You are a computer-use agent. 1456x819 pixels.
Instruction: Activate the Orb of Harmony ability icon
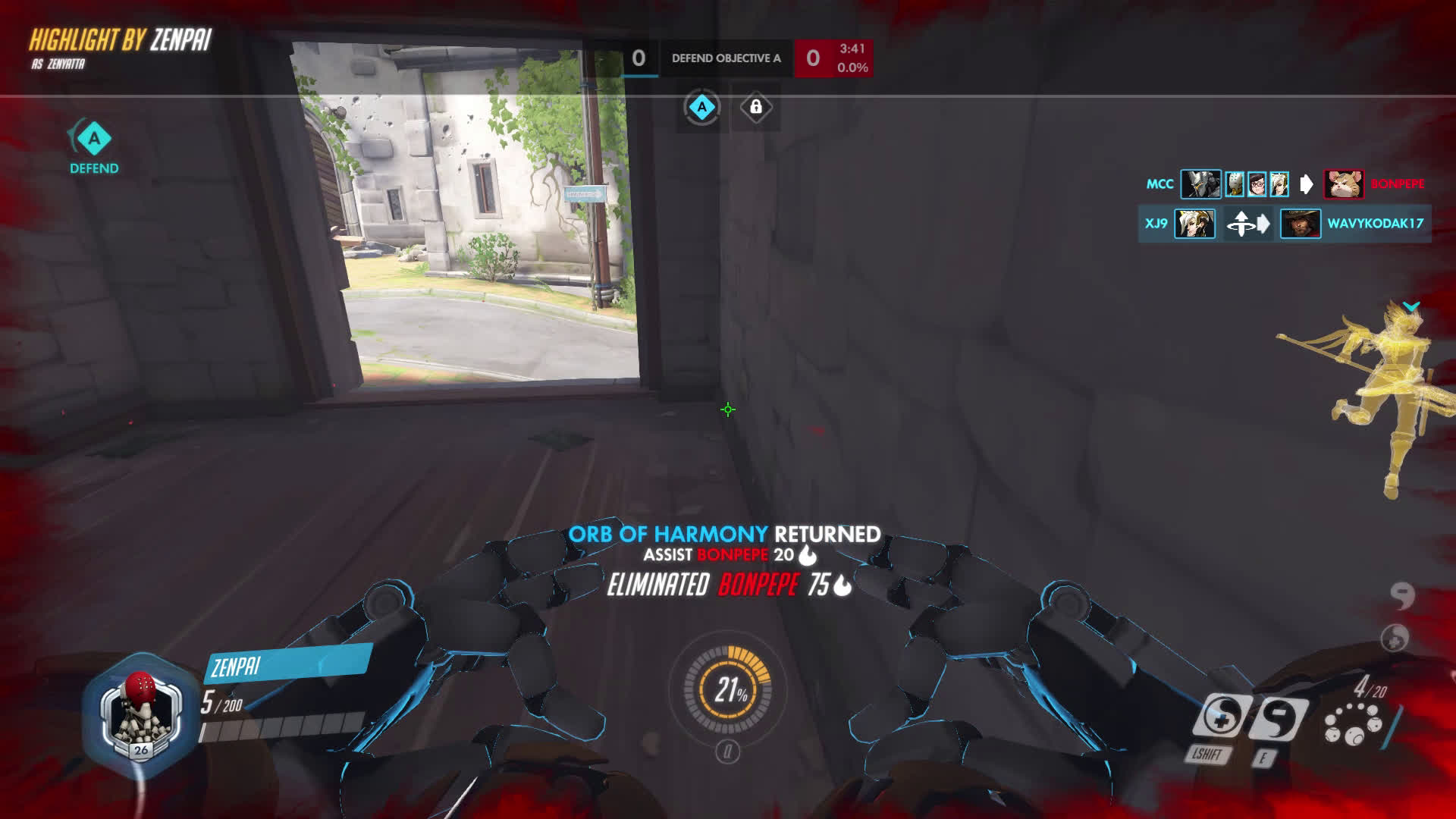click(x=1220, y=716)
